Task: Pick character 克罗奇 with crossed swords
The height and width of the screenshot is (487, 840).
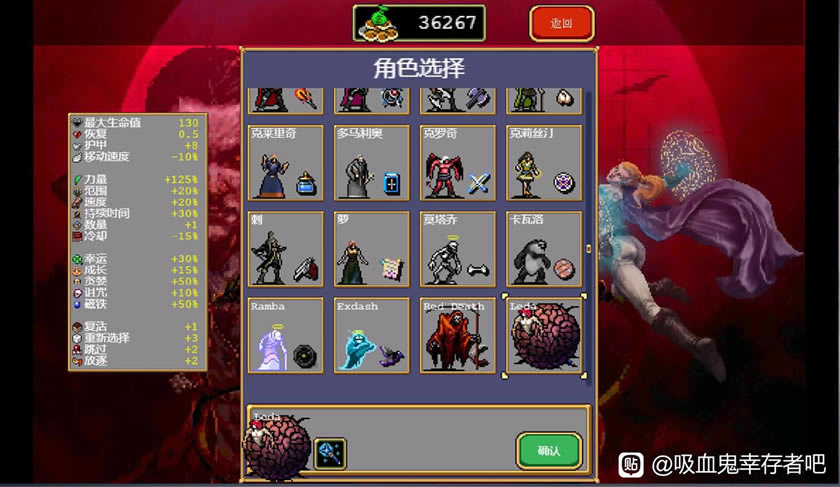Action: [x=458, y=163]
